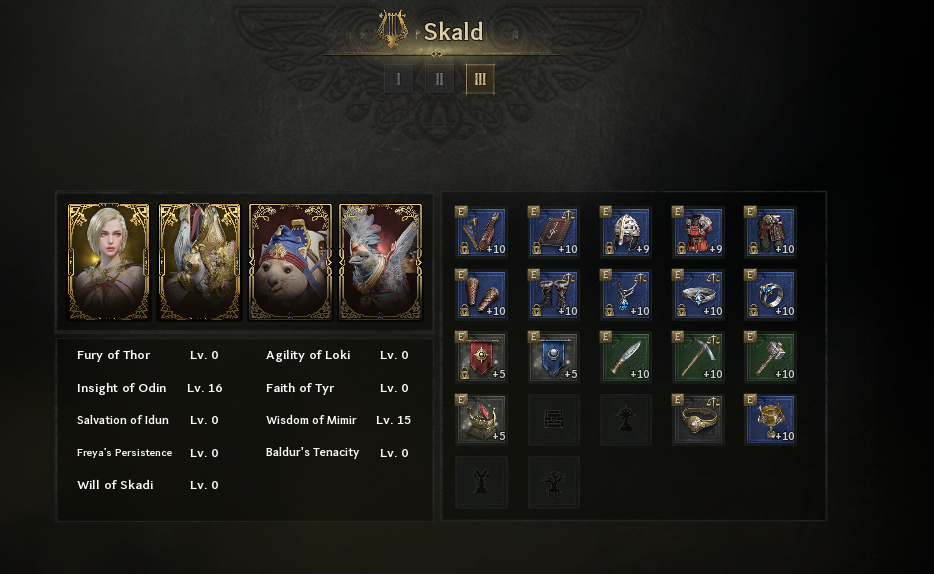
Task: Select preset tab III
Action: click(480, 79)
